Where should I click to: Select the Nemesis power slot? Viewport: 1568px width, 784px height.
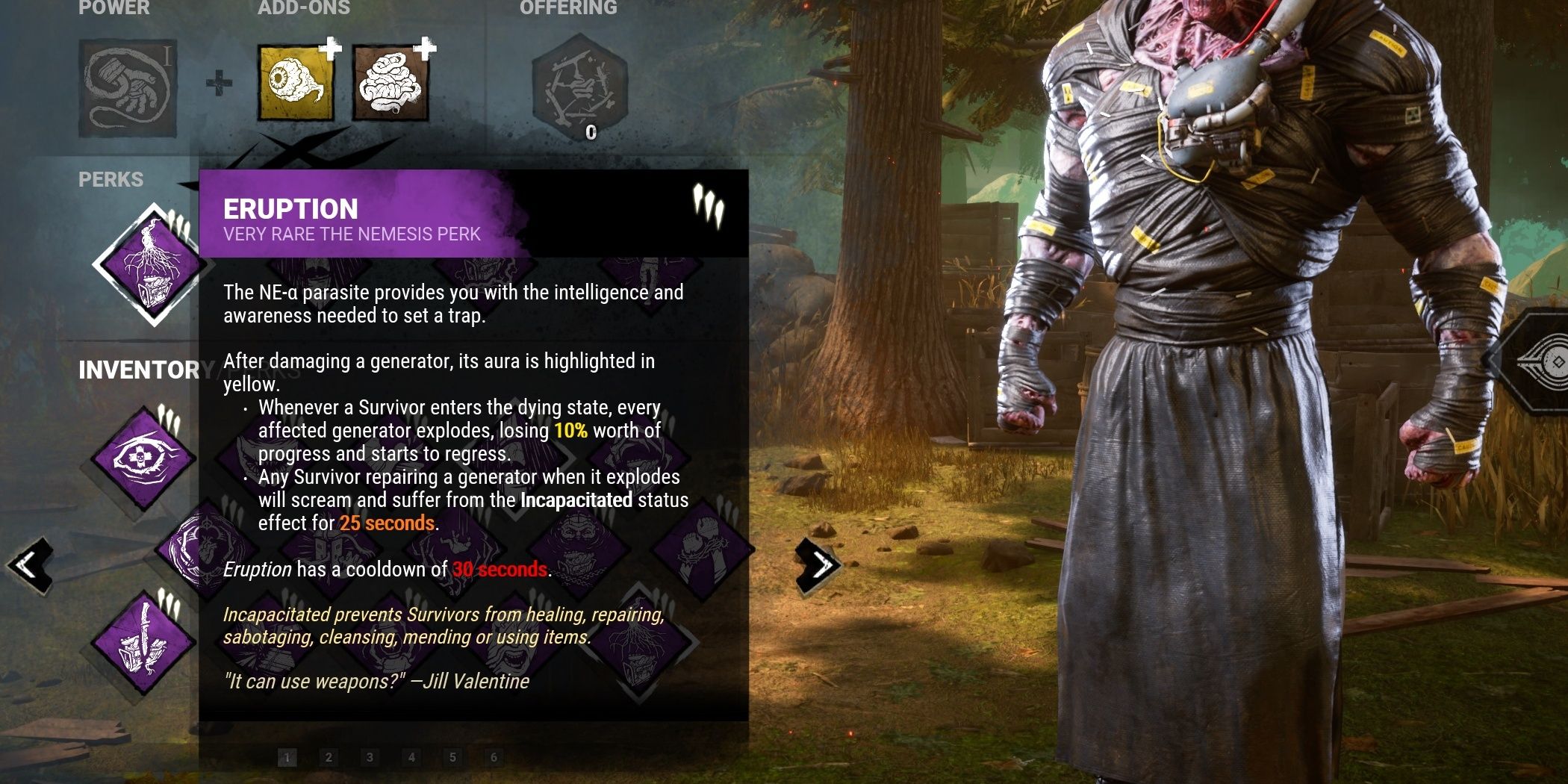[128, 88]
